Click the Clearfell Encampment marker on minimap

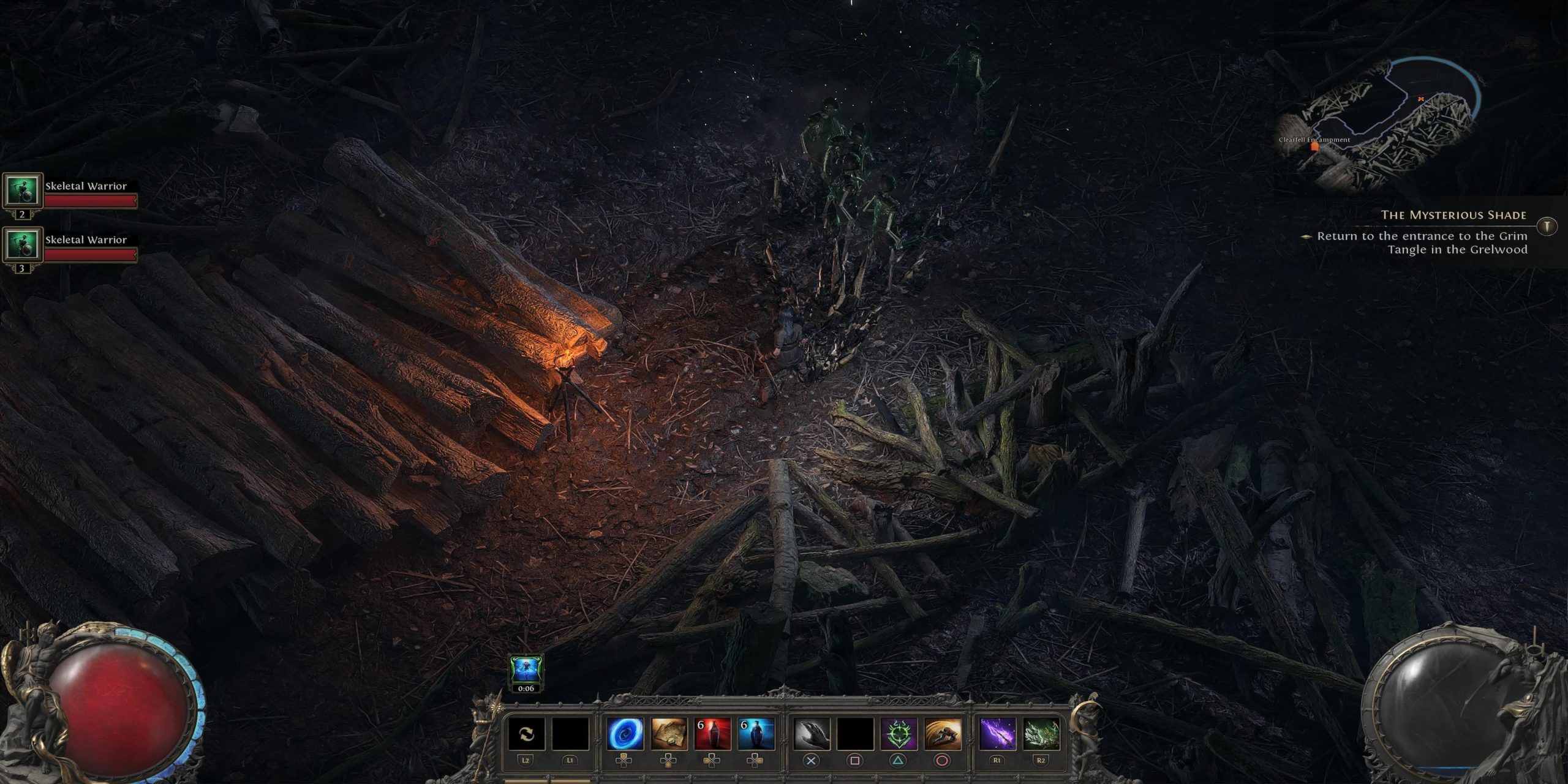[x=1314, y=147]
